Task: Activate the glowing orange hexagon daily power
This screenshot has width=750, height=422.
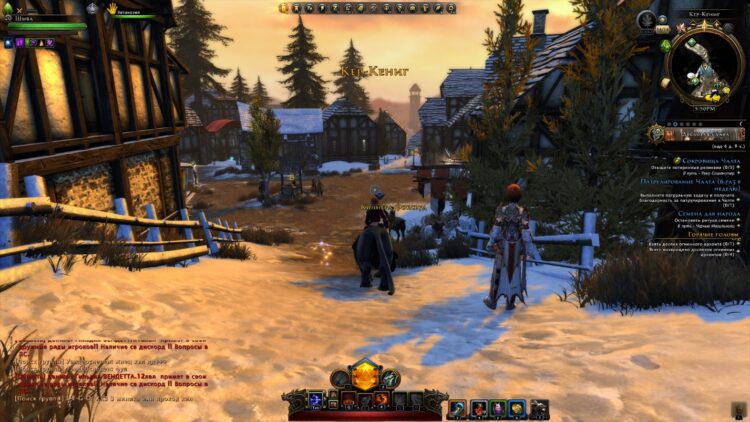Action: 364,379
